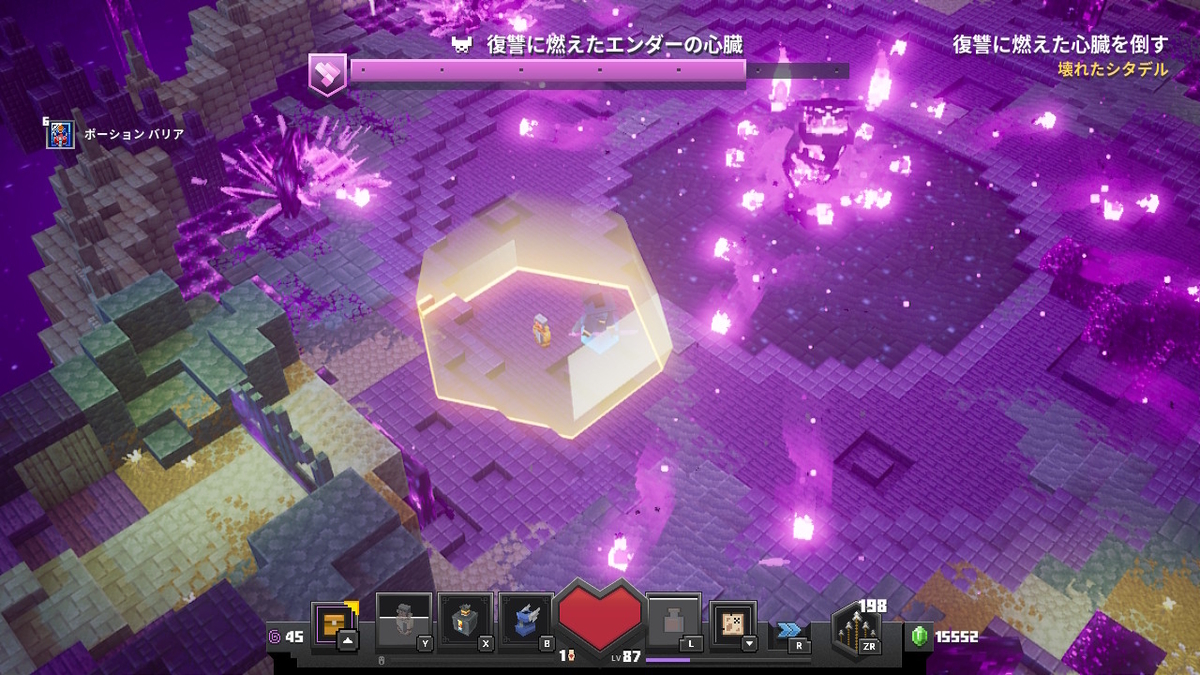Open the inventory chest icon
The height and width of the screenshot is (675, 1200).
[334, 624]
